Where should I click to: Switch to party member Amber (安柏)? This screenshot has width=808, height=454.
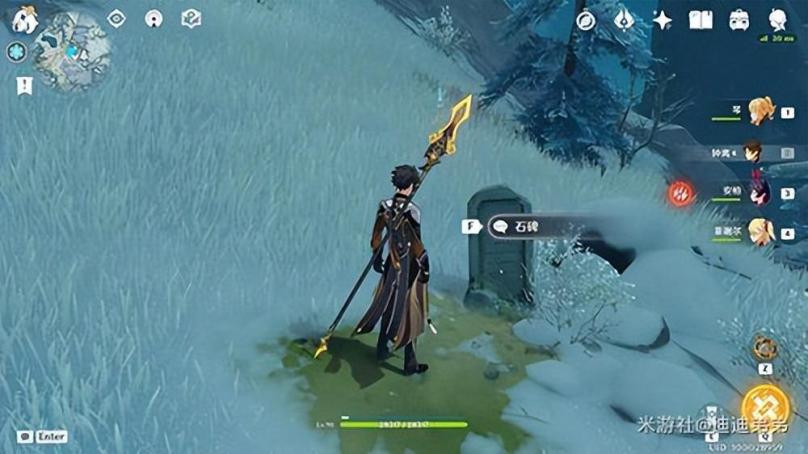[758, 192]
